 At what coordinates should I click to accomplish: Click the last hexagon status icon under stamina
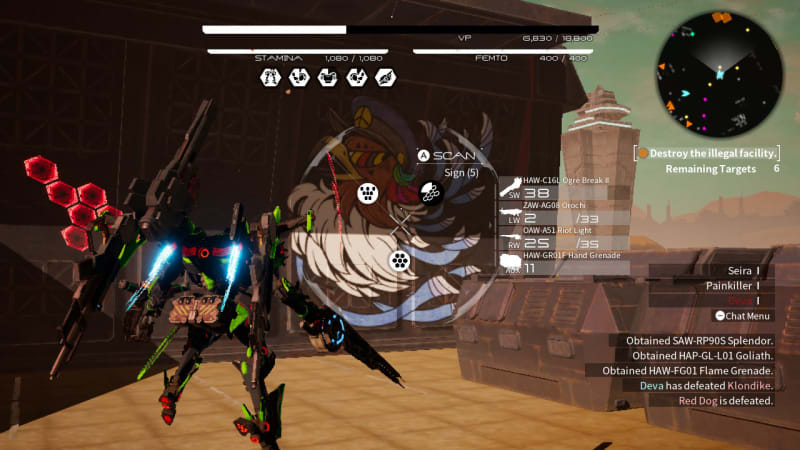[x=385, y=77]
